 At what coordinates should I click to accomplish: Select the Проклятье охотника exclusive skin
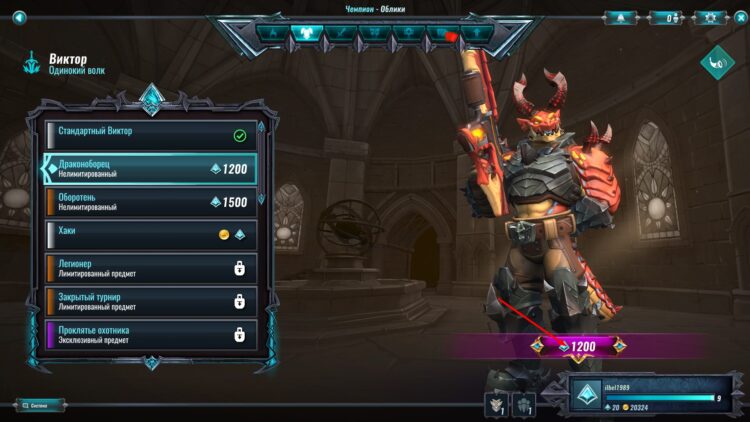coord(150,334)
